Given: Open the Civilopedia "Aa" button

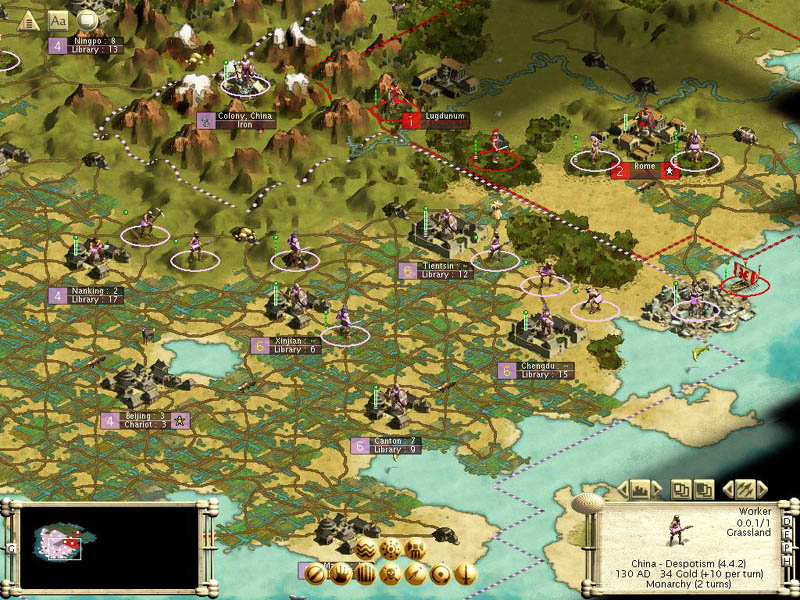Looking at the screenshot, I should coord(58,19).
